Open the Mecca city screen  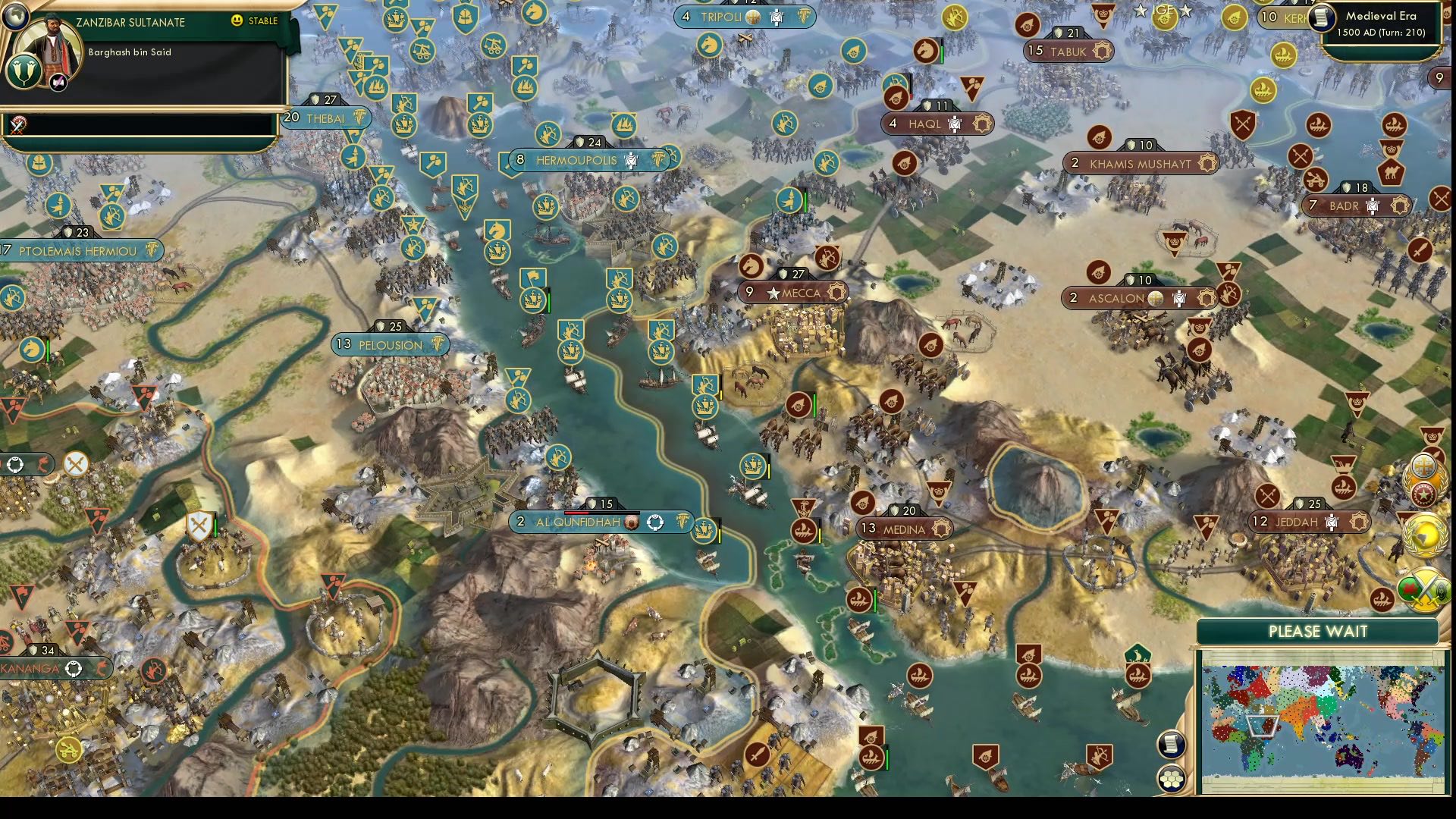click(800, 292)
